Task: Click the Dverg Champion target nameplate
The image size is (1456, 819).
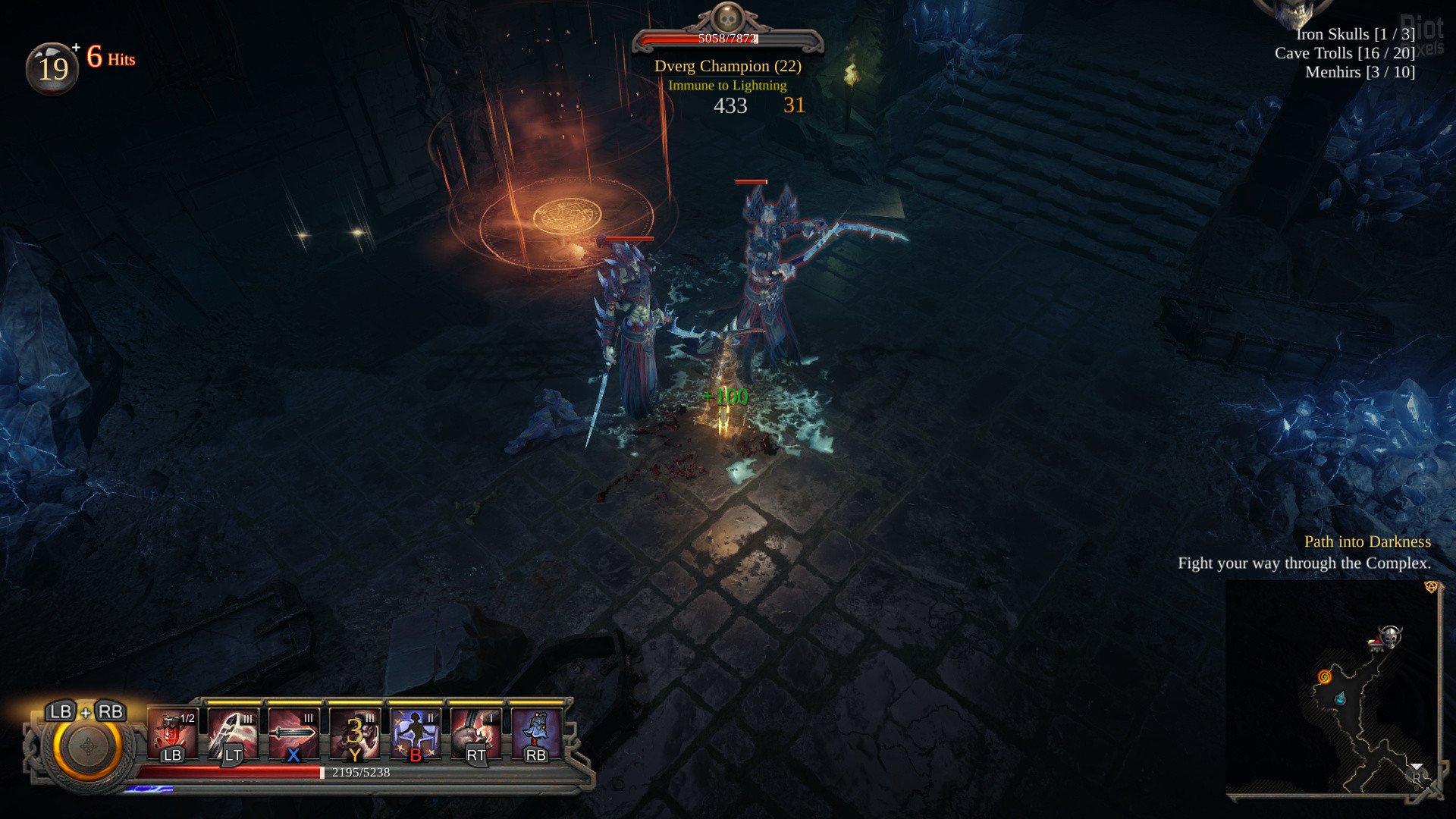Action: [727, 66]
